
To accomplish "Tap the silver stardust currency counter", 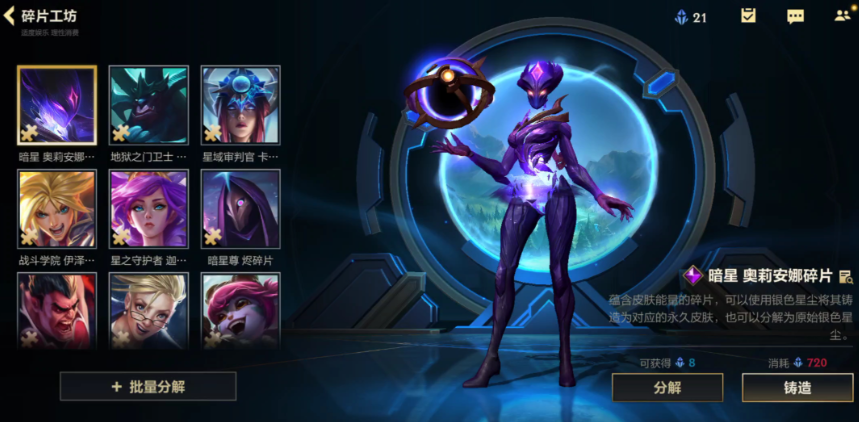I will (691, 17).
